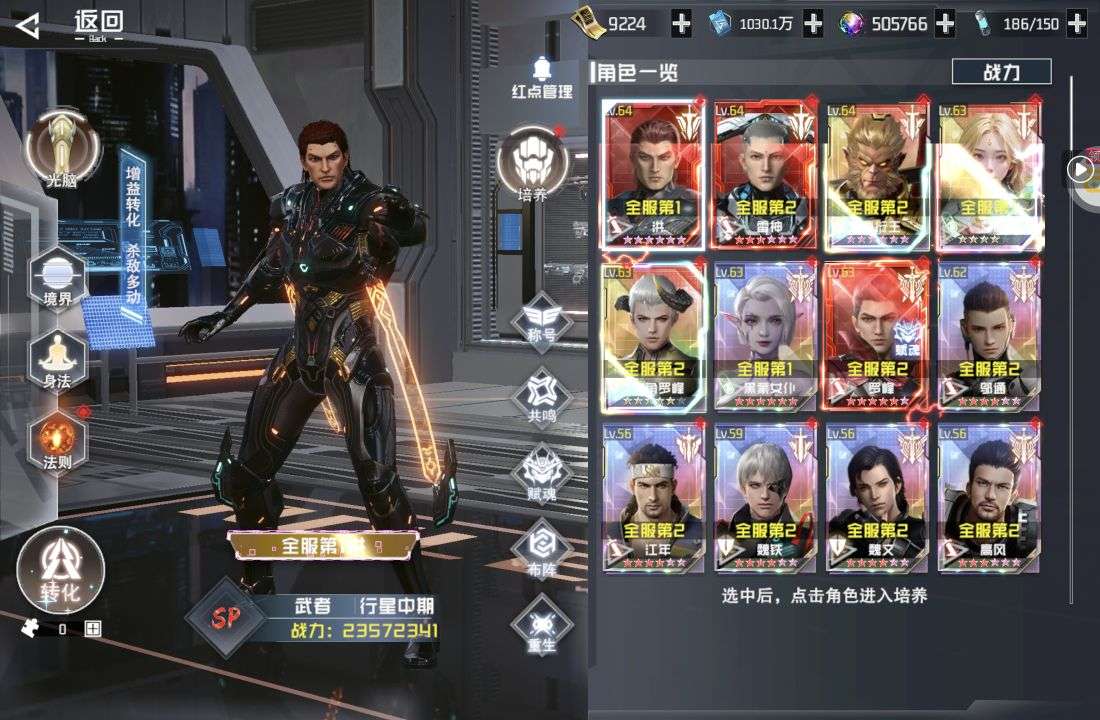
Task: Open the 布阵 formation menu
Action: [541, 548]
